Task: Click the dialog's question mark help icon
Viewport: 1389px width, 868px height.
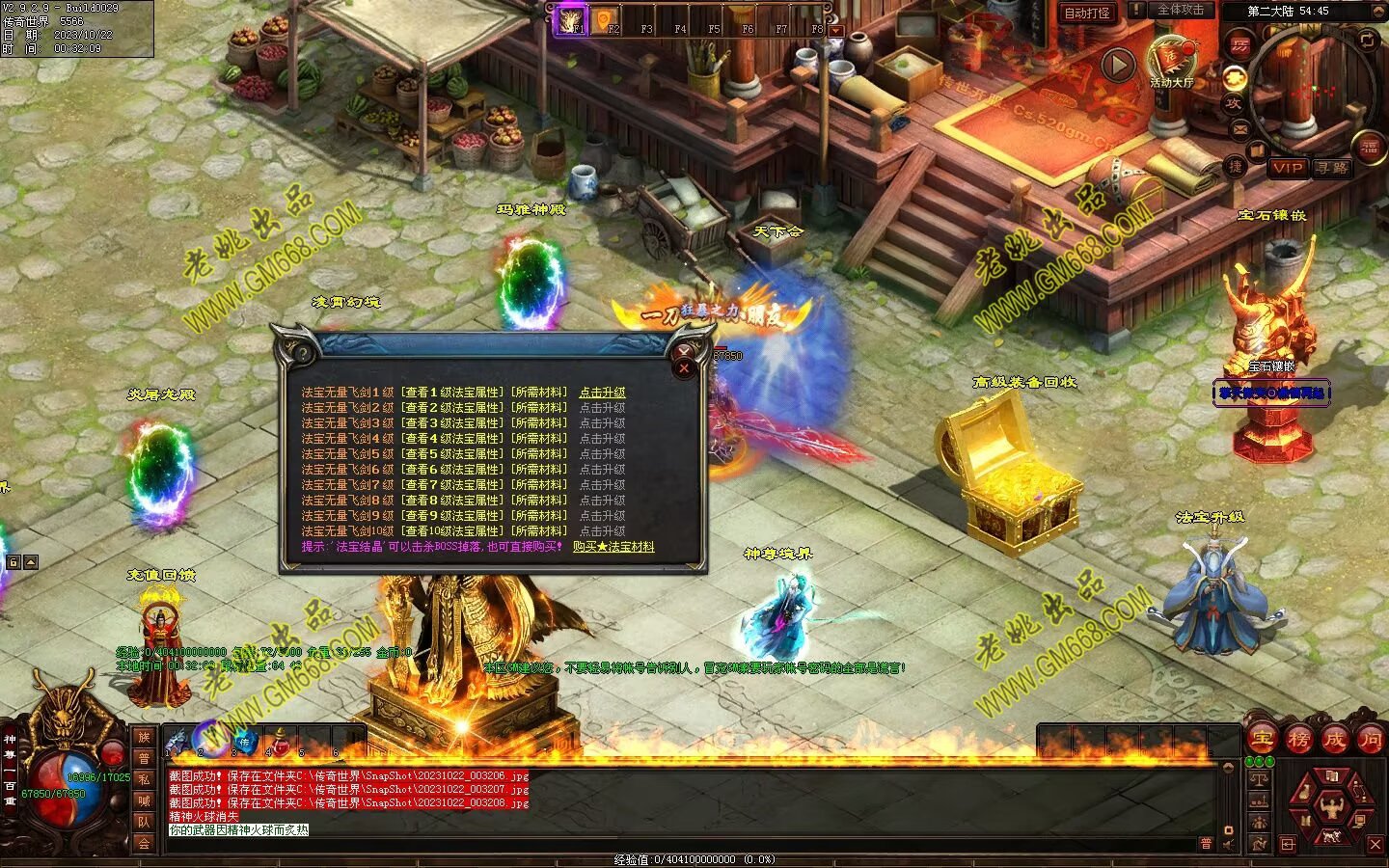Action: pyautogui.click(x=303, y=354)
